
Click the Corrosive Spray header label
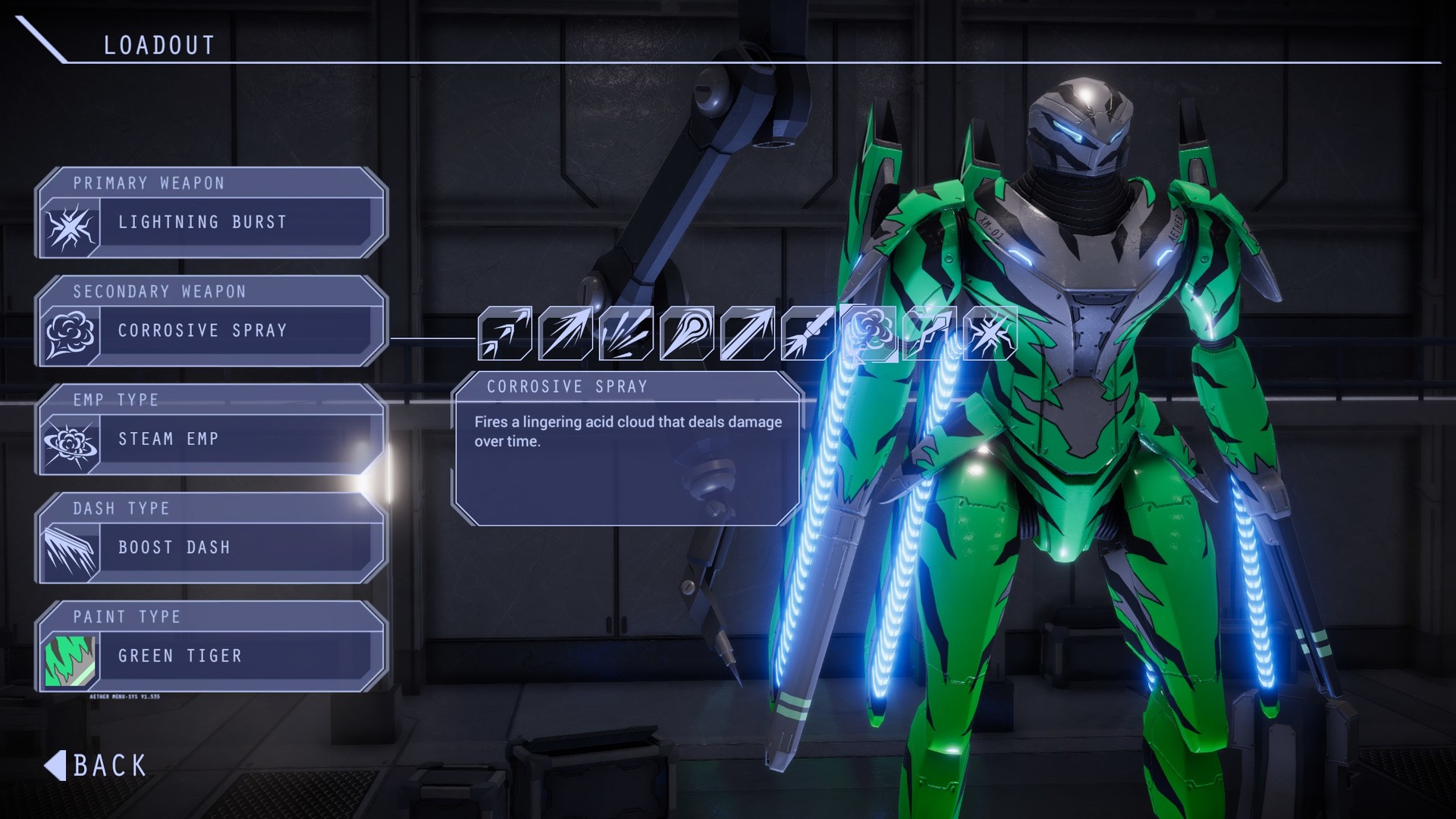[x=567, y=387]
